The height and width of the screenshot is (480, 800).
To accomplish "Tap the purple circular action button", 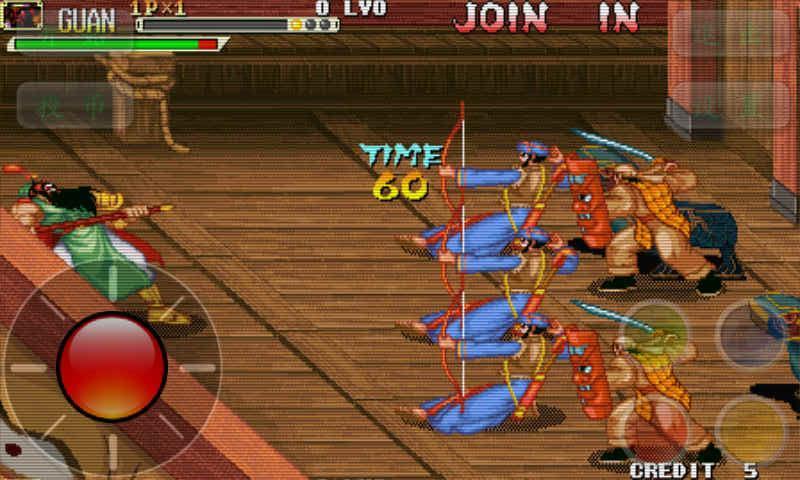I will 750,333.
